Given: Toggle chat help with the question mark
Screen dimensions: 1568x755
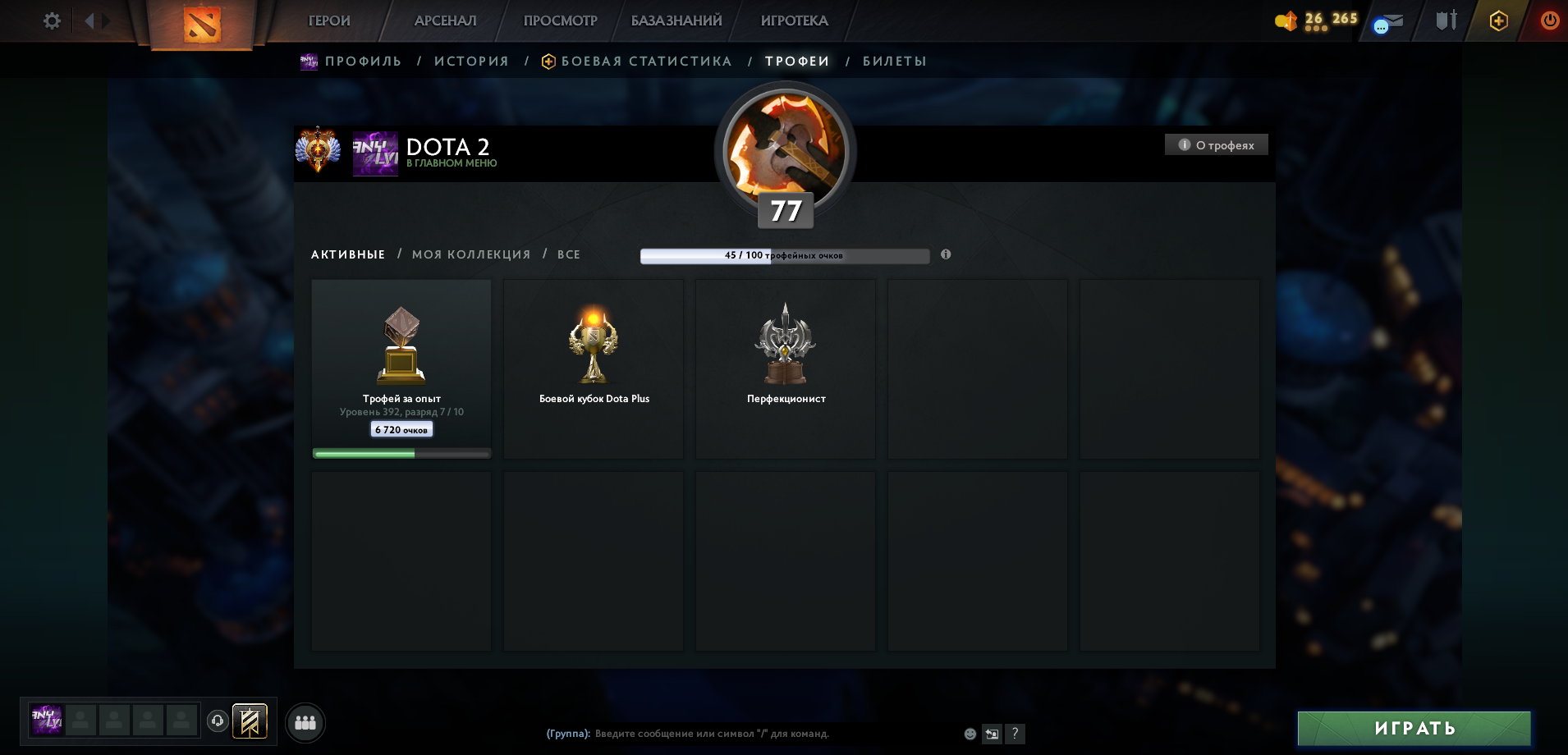Looking at the screenshot, I should (x=1016, y=734).
